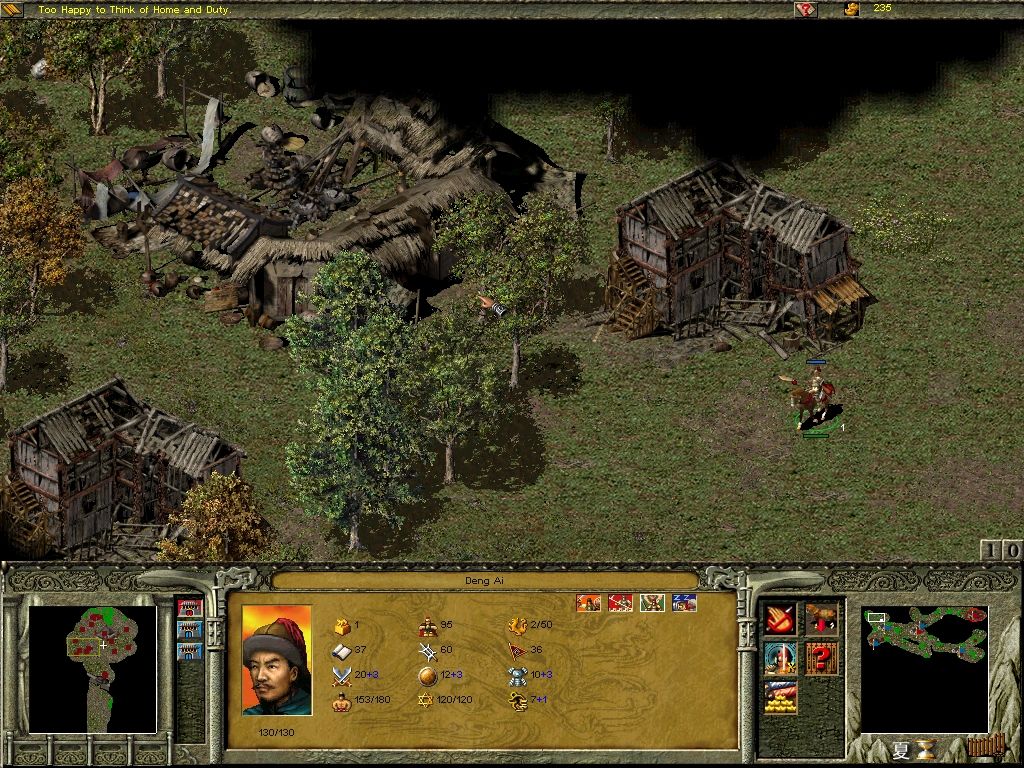The image size is (1024, 768).
Task: Use the glowing warrior skill icon
Action: click(780, 658)
